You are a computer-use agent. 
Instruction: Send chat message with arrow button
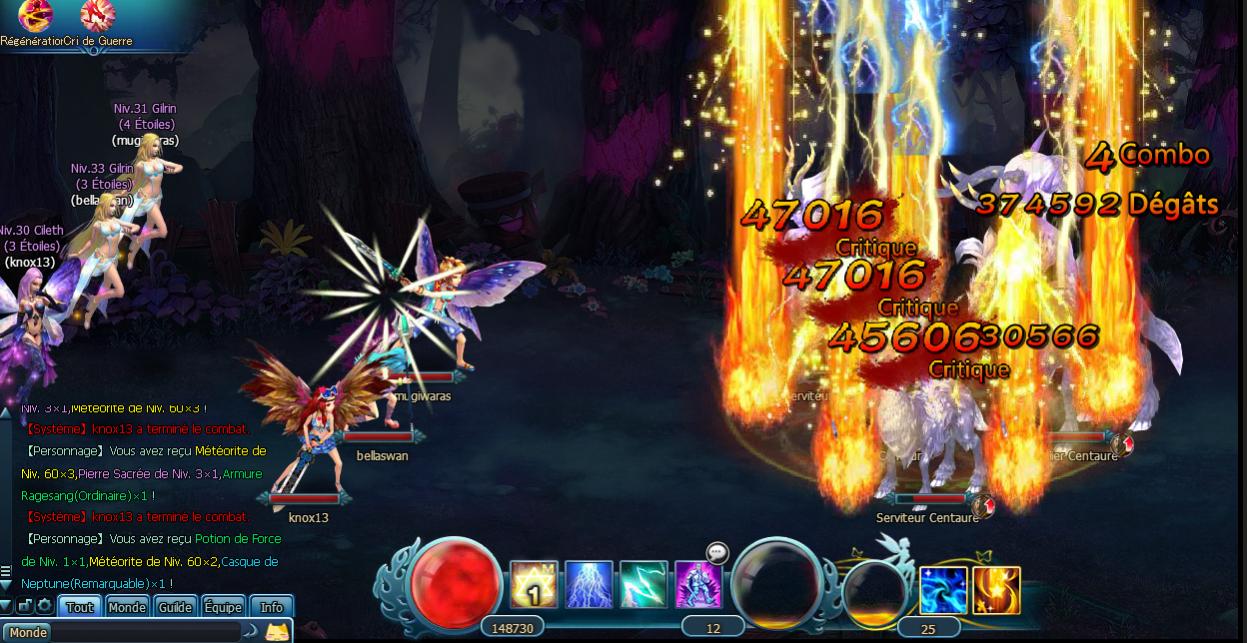point(251,631)
